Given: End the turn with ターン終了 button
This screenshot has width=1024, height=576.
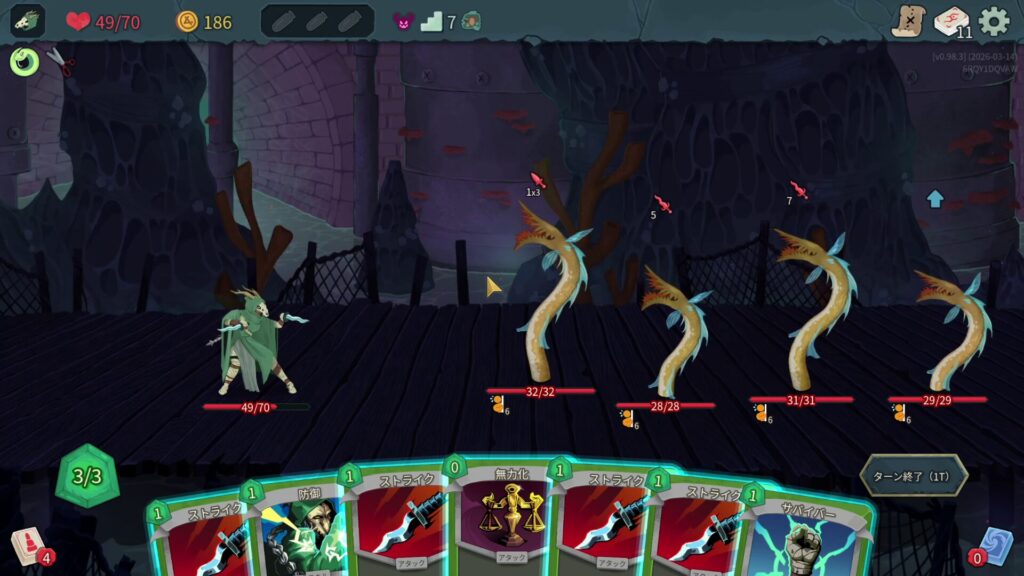Looking at the screenshot, I should coord(913,475).
